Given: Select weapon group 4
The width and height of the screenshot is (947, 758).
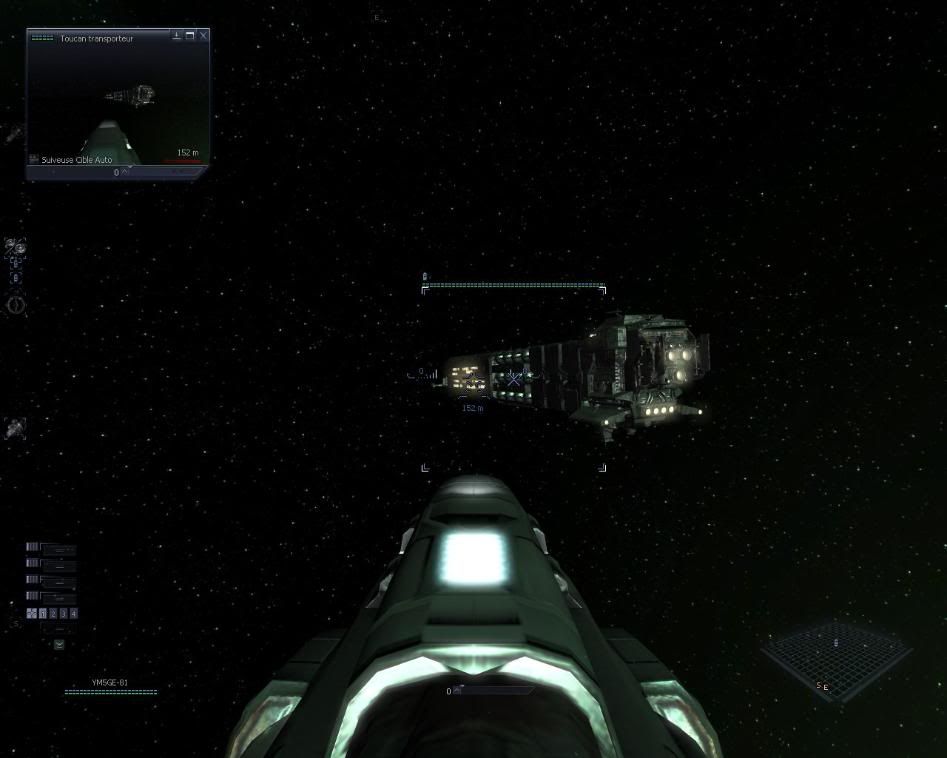Looking at the screenshot, I should 73,613.
